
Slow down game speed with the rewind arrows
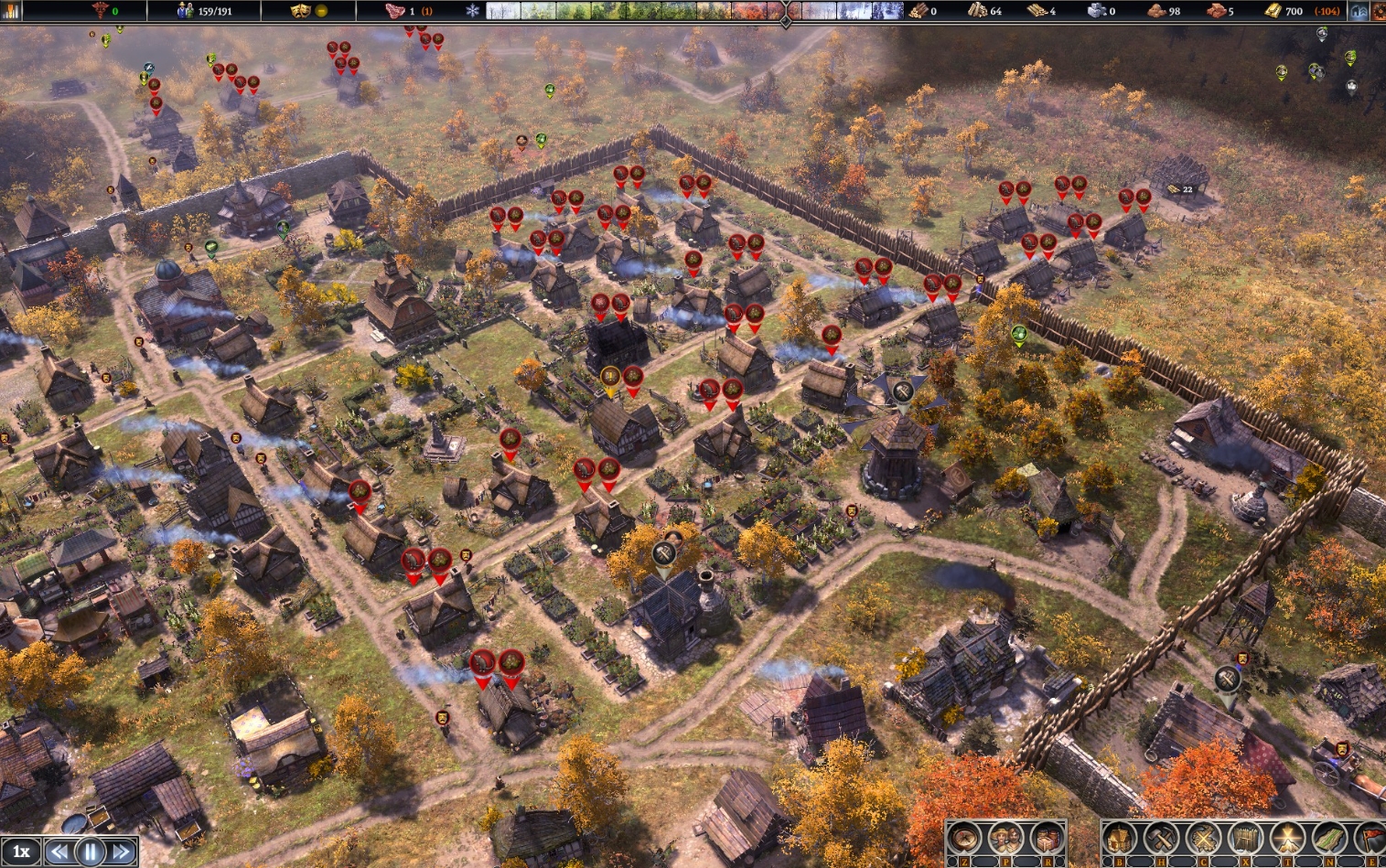tap(59, 852)
